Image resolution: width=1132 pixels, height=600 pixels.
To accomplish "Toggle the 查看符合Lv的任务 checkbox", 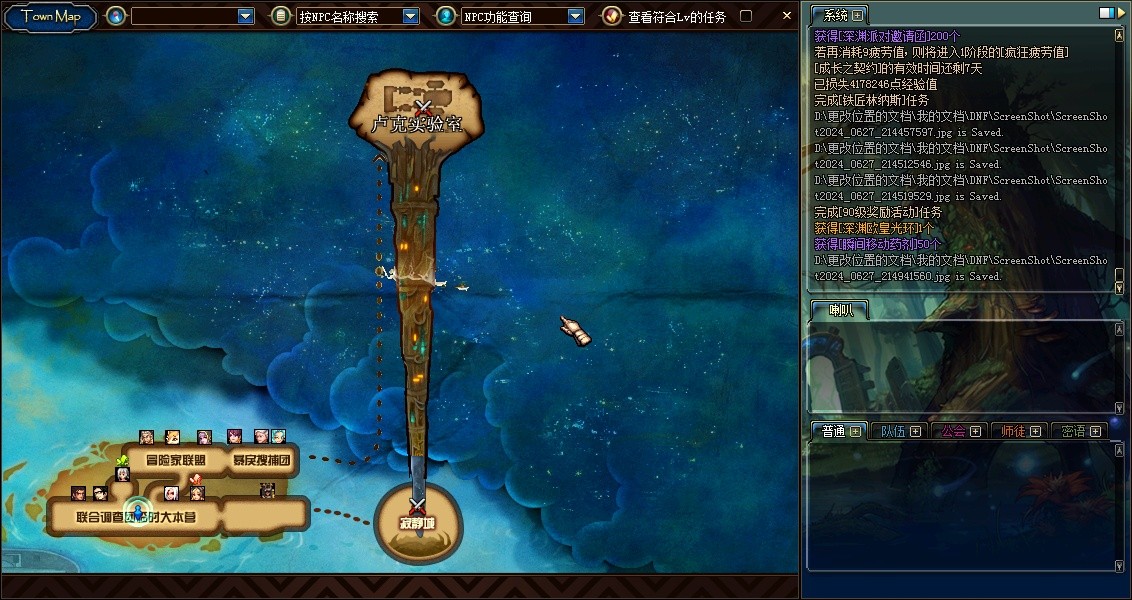I will (x=745, y=16).
